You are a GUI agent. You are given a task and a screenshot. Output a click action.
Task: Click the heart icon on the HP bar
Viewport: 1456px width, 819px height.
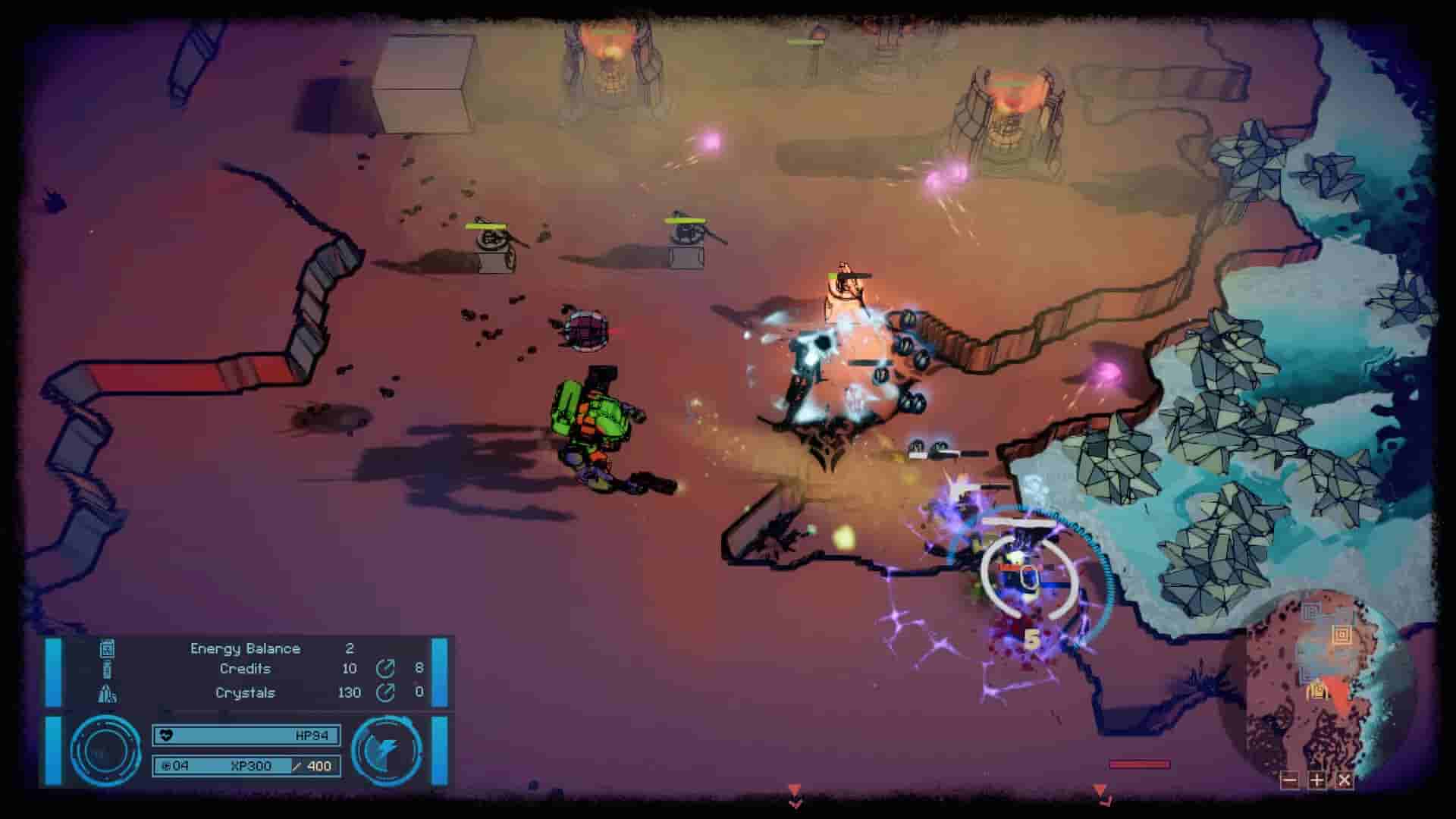[166, 735]
